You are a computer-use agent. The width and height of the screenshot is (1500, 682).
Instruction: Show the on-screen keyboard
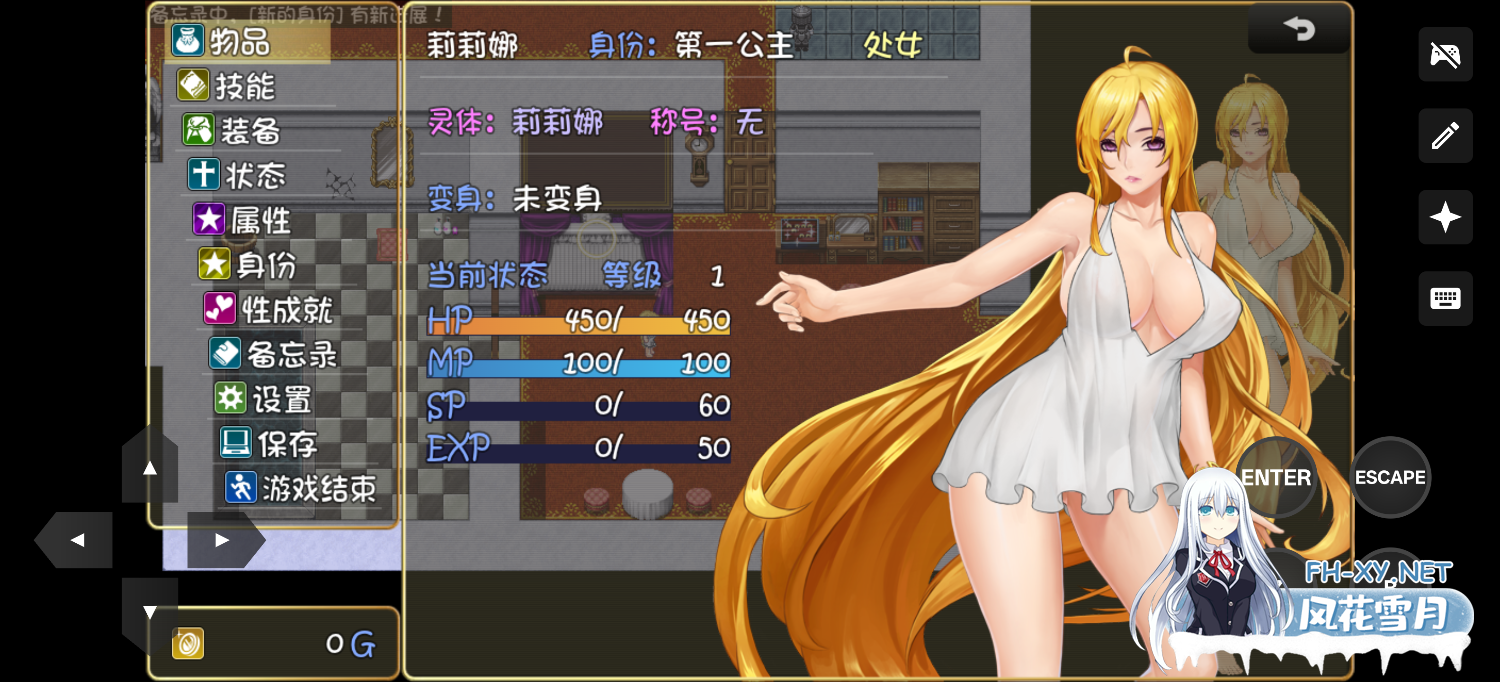click(x=1445, y=298)
